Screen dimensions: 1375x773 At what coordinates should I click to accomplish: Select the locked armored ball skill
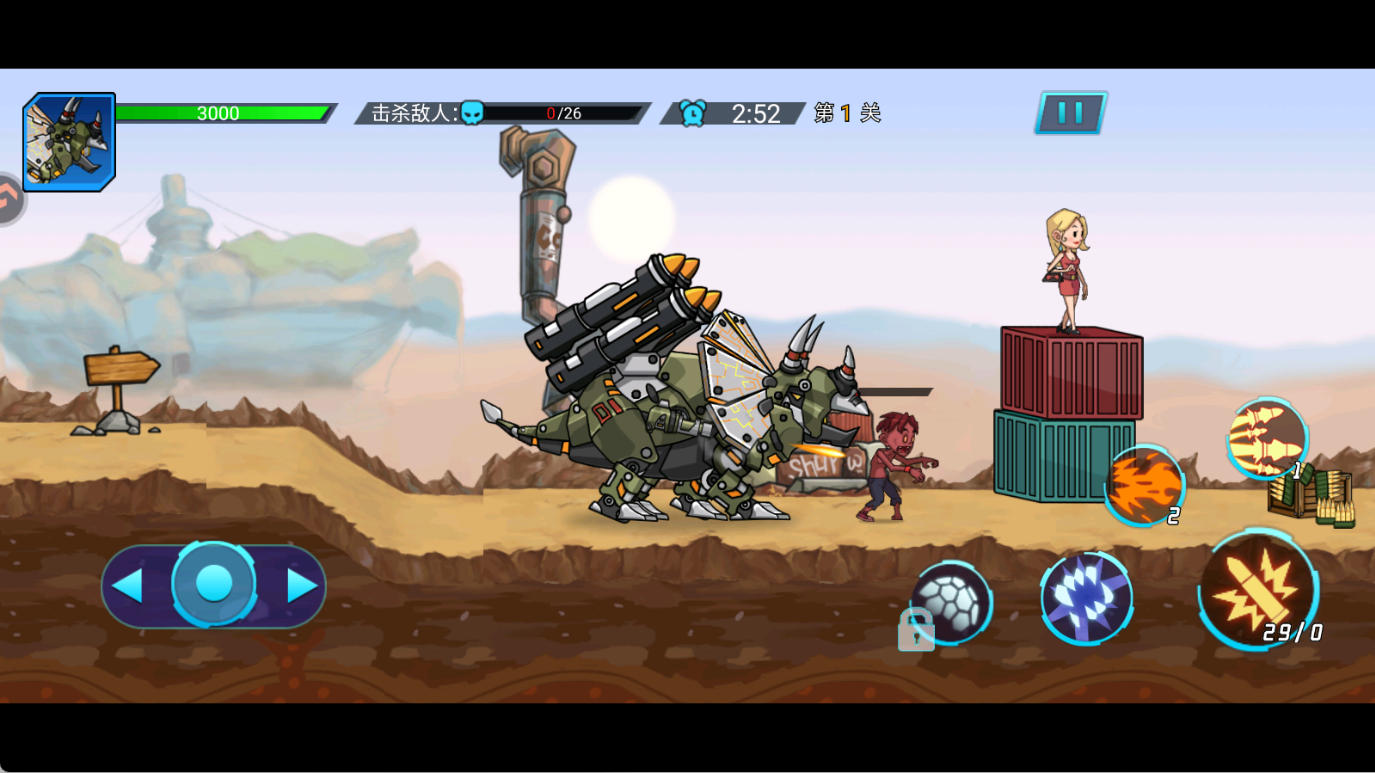pyautogui.click(x=951, y=603)
